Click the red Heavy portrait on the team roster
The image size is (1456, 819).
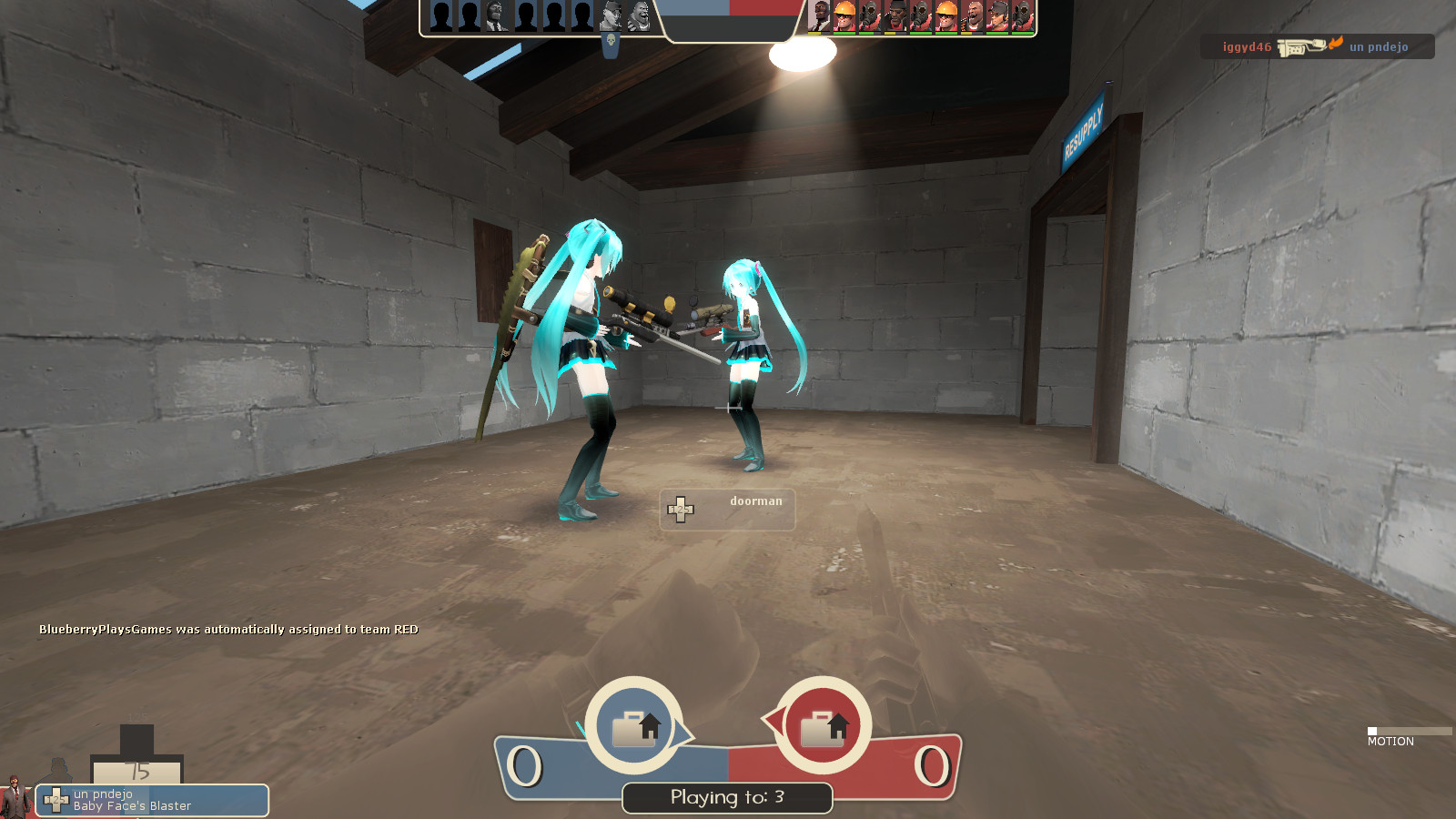click(x=972, y=17)
